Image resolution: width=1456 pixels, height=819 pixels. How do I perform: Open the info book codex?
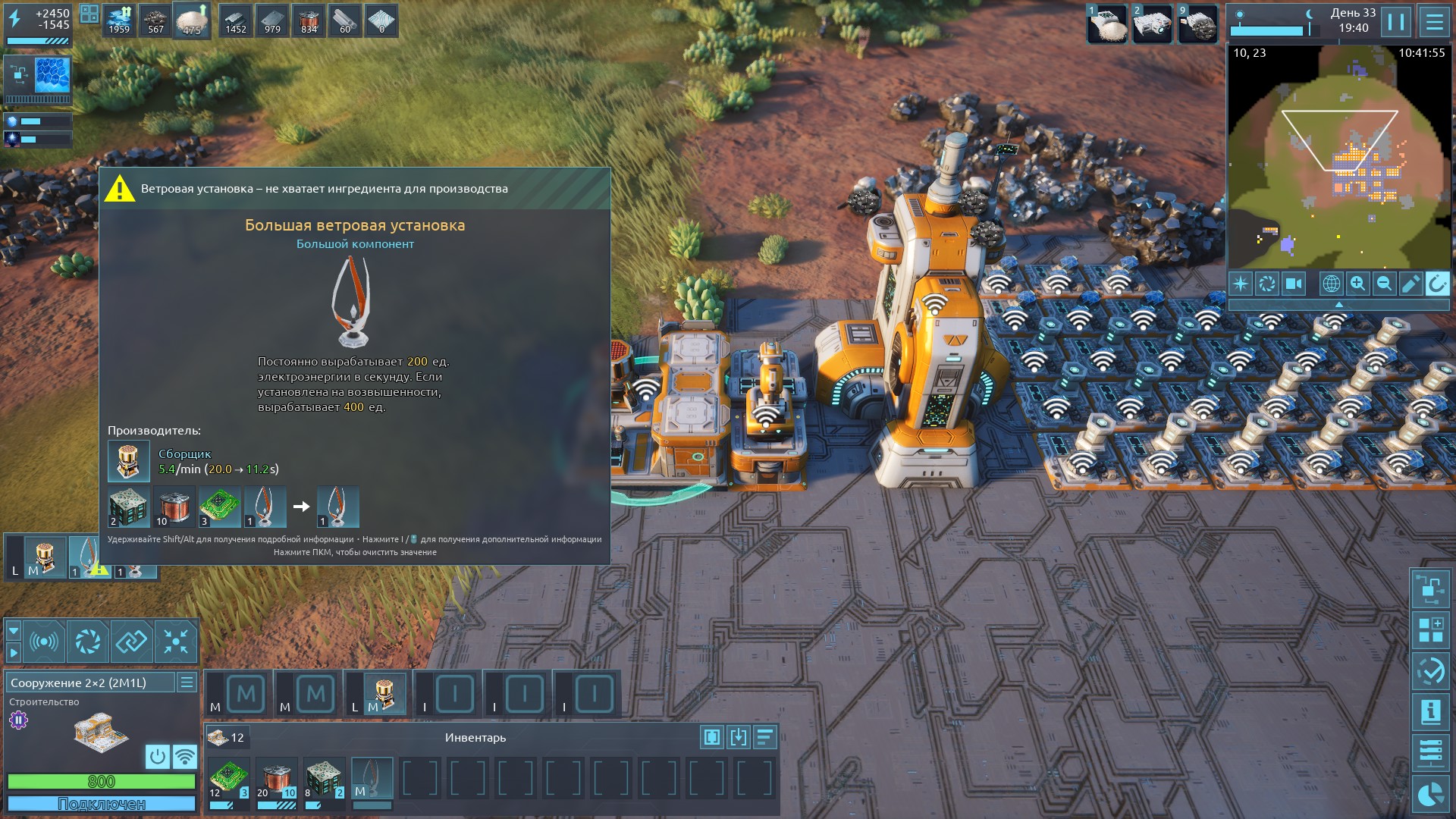1431,712
